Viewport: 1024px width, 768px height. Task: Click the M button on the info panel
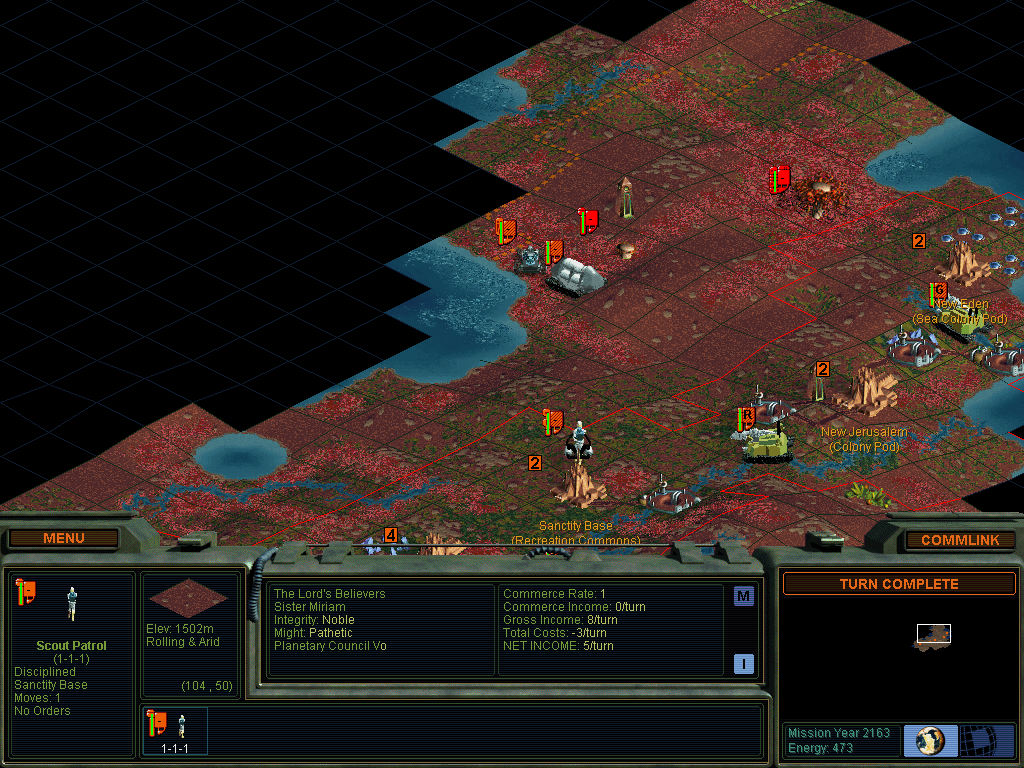pos(743,597)
